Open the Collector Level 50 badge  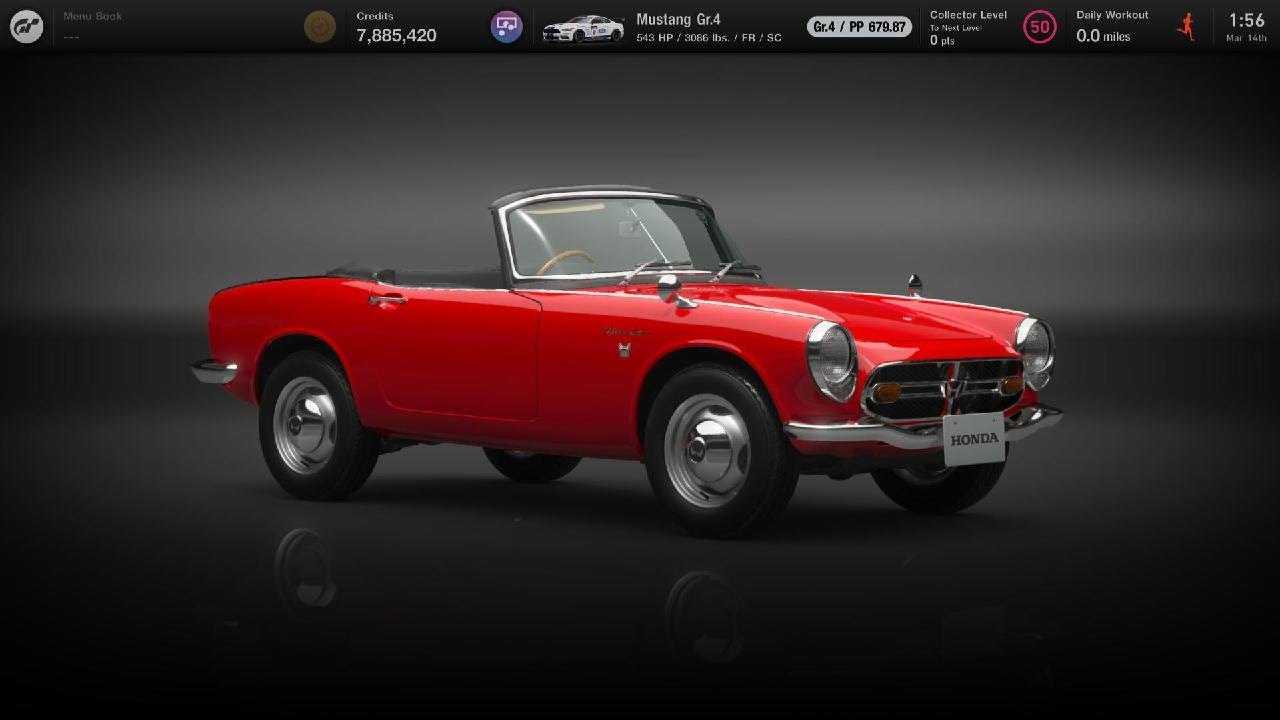tap(1040, 27)
